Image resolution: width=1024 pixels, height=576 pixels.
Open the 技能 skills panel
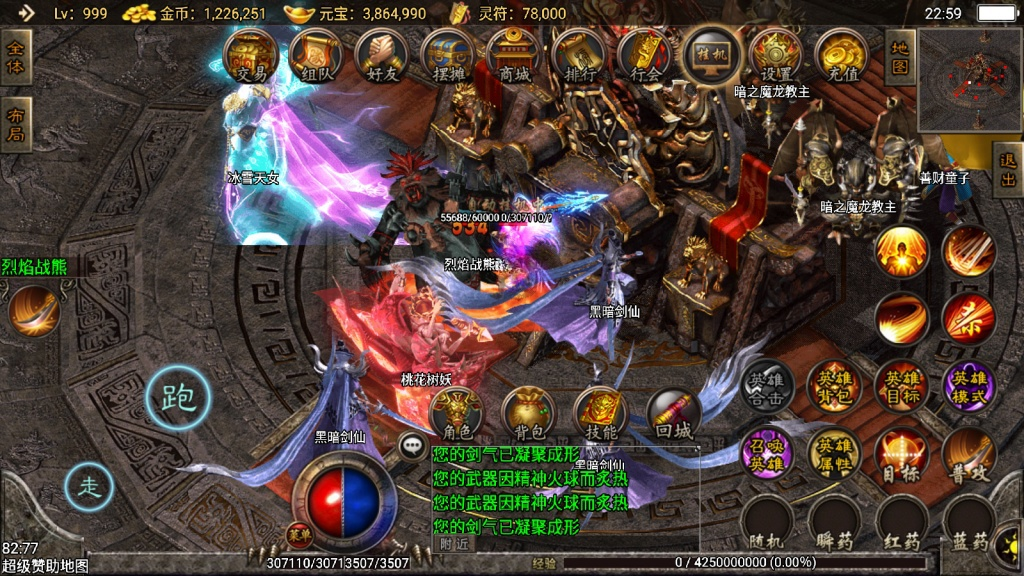click(600, 414)
